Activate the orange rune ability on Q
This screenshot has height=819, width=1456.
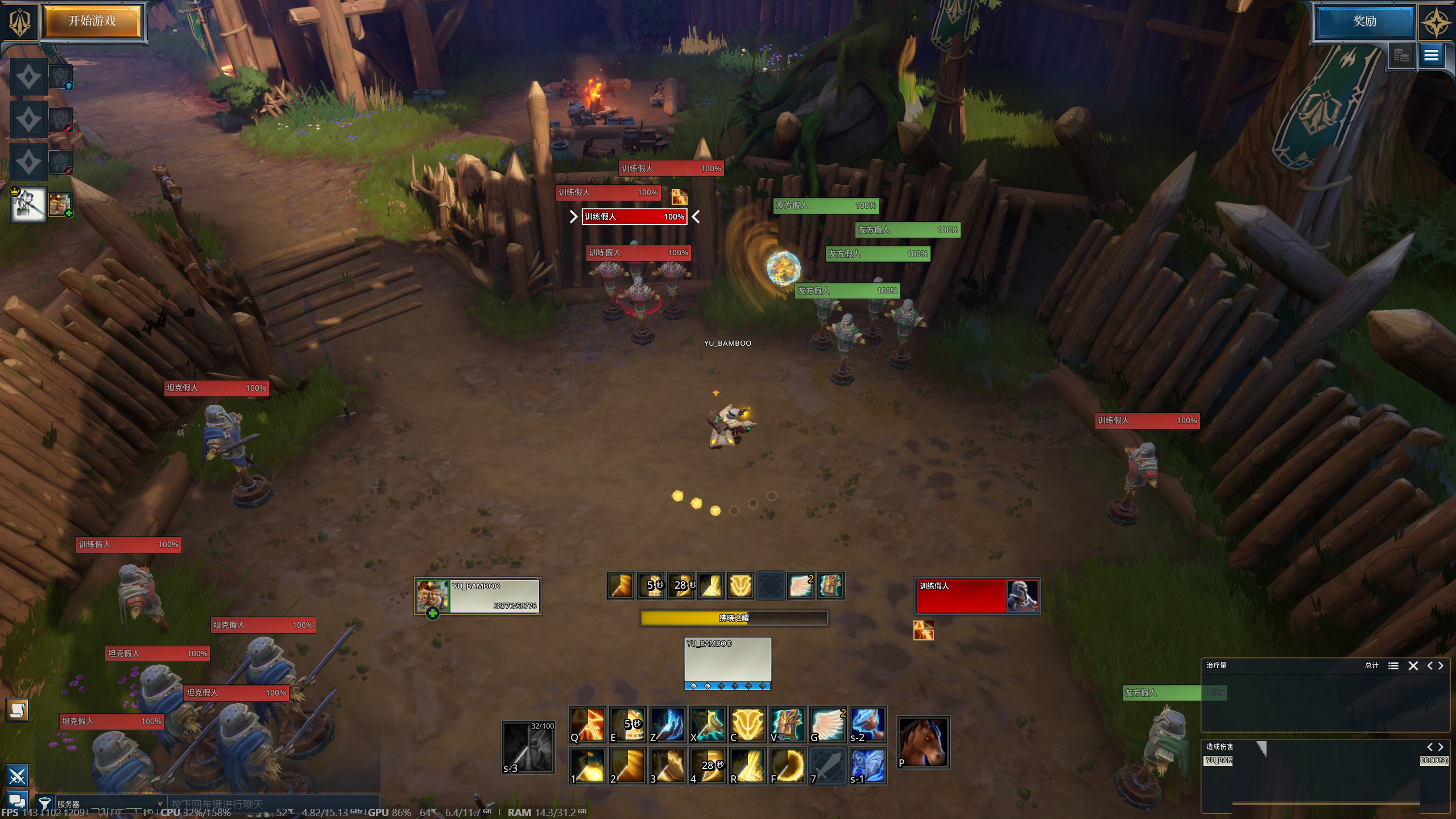point(588,725)
